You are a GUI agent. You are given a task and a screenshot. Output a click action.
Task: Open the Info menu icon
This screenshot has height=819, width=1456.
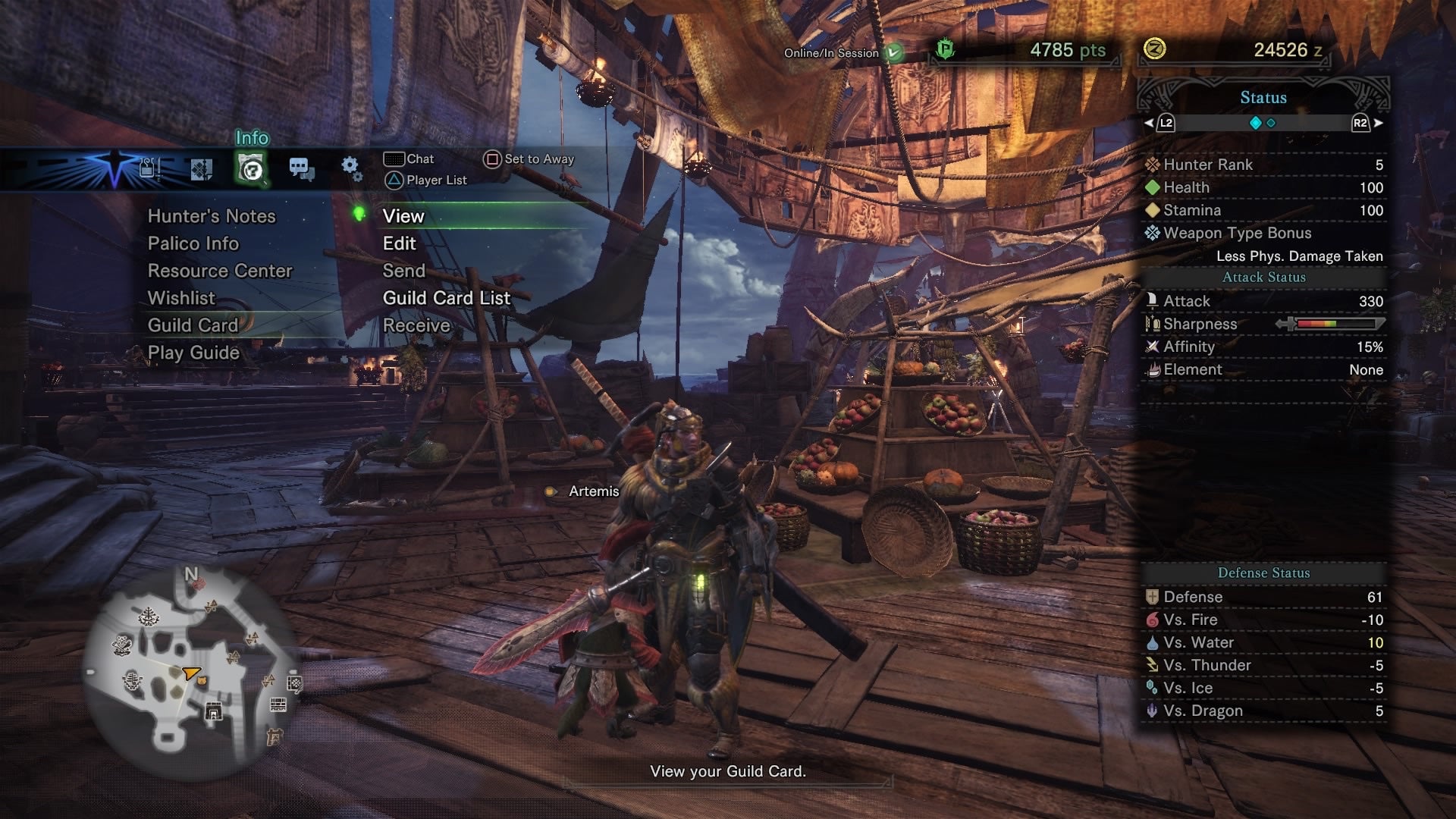250,167
